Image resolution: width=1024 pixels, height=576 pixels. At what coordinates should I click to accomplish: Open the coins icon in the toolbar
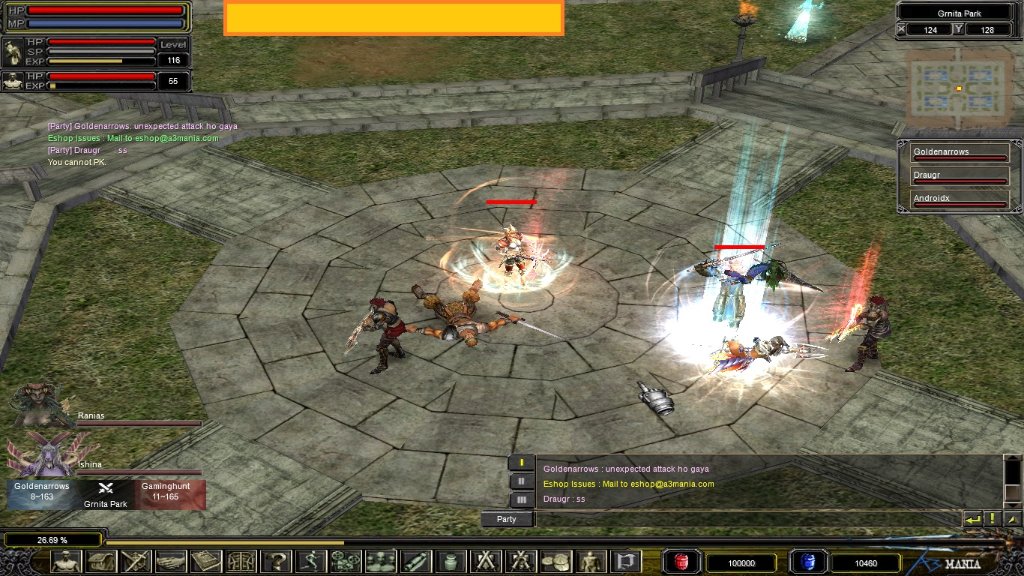click(556, 562)
